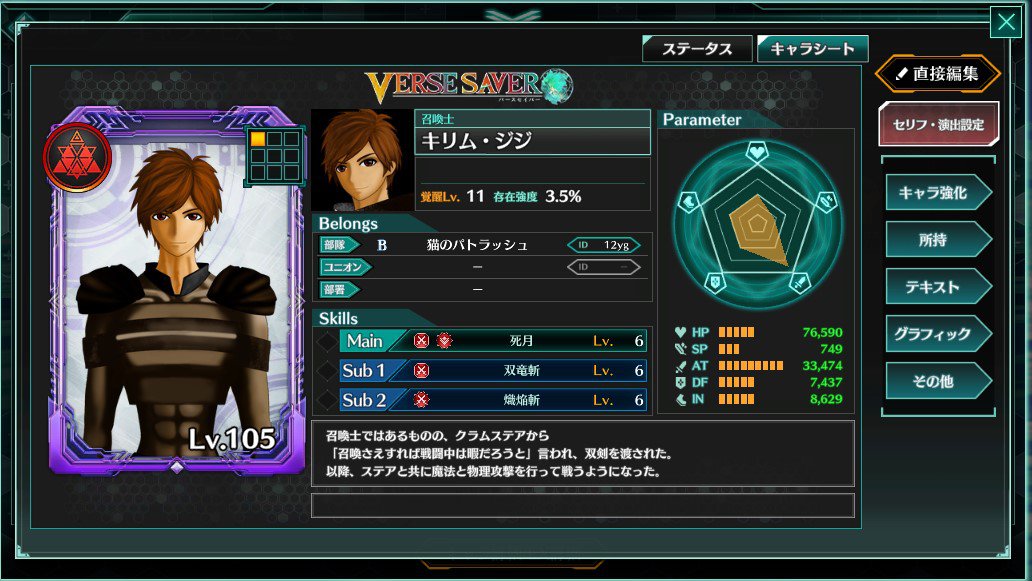Click the unit ID 12yg badge
Screen dimensions: 1032x581
pyautogui.click(x=603, y=245)
